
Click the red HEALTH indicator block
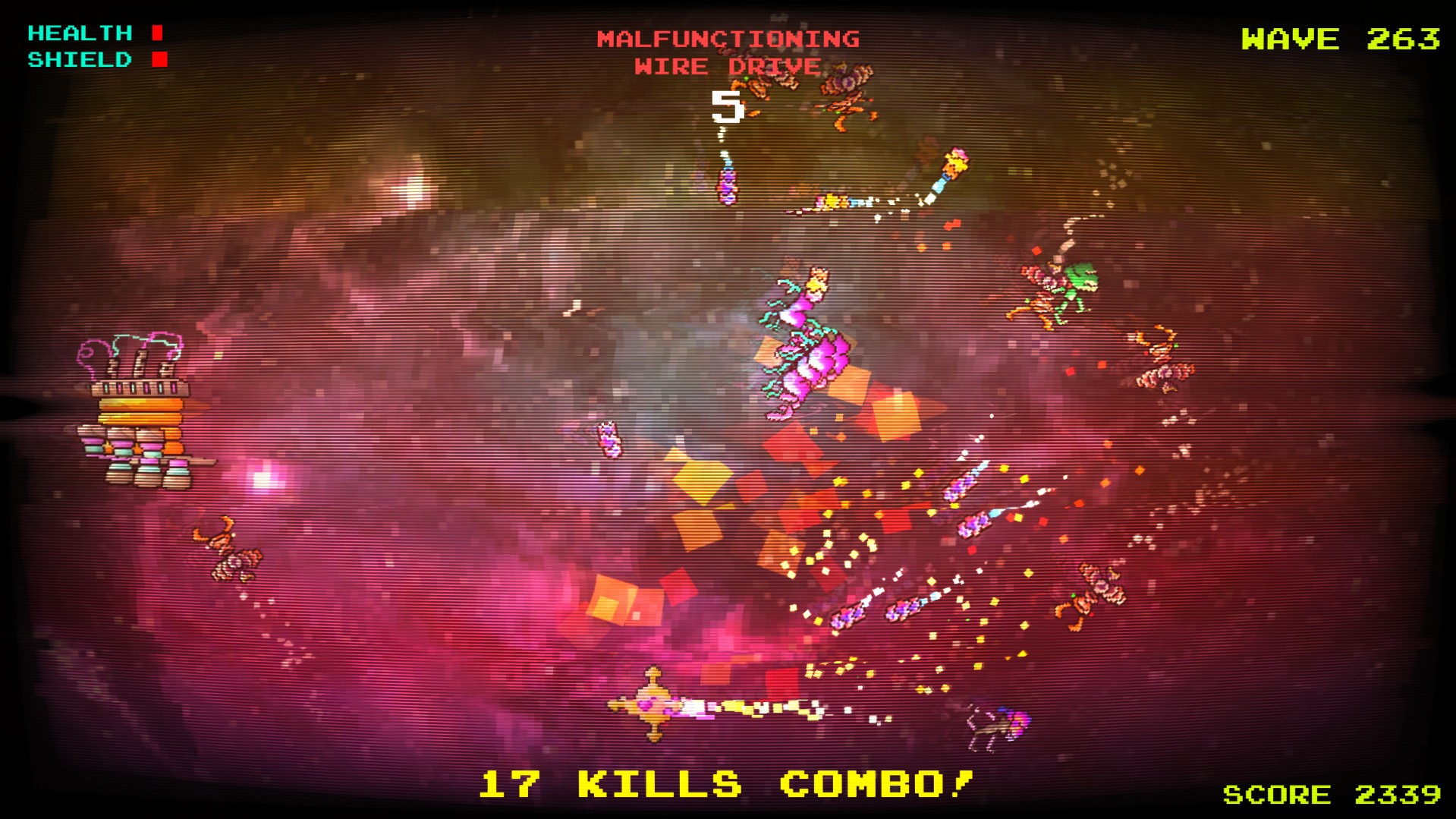(x=157, y=32)
